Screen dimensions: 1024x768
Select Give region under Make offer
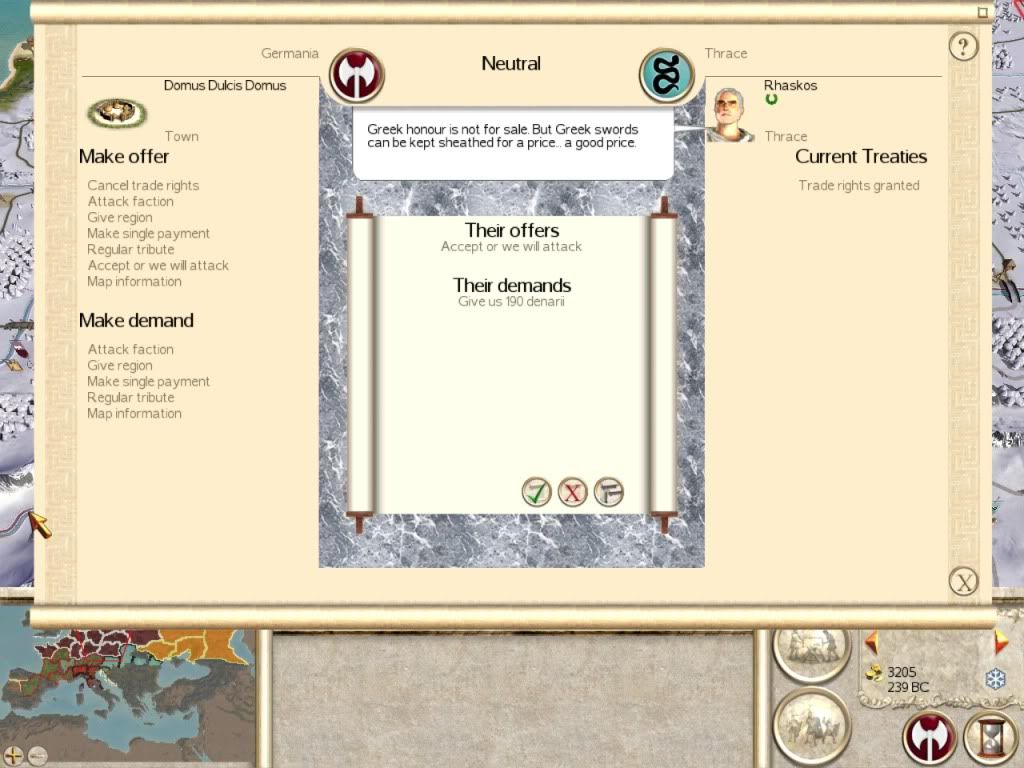coord(120,217)
